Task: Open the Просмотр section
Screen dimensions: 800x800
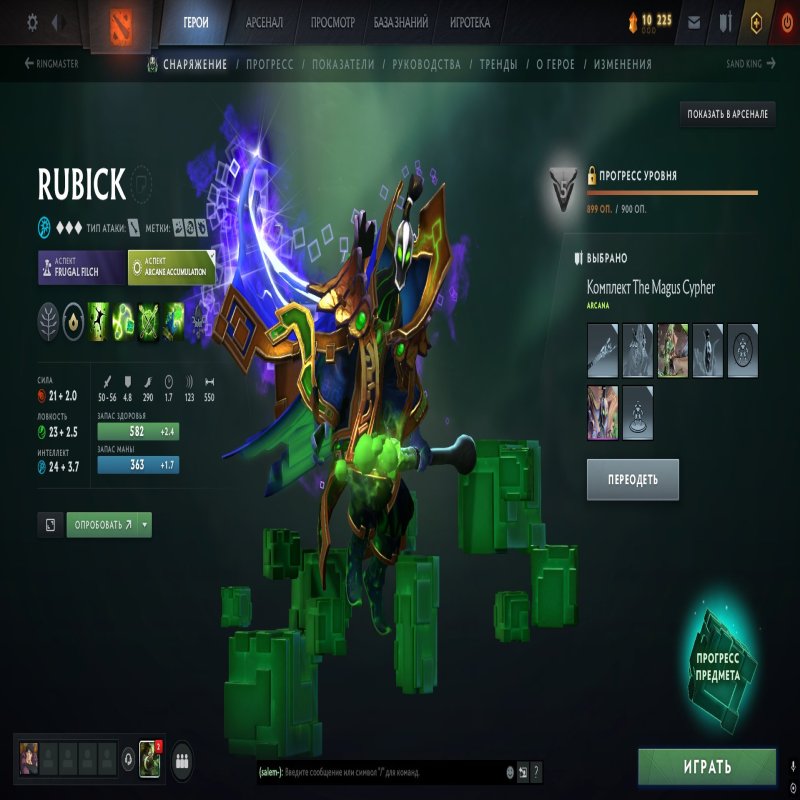Action: [x=333, y=22]
